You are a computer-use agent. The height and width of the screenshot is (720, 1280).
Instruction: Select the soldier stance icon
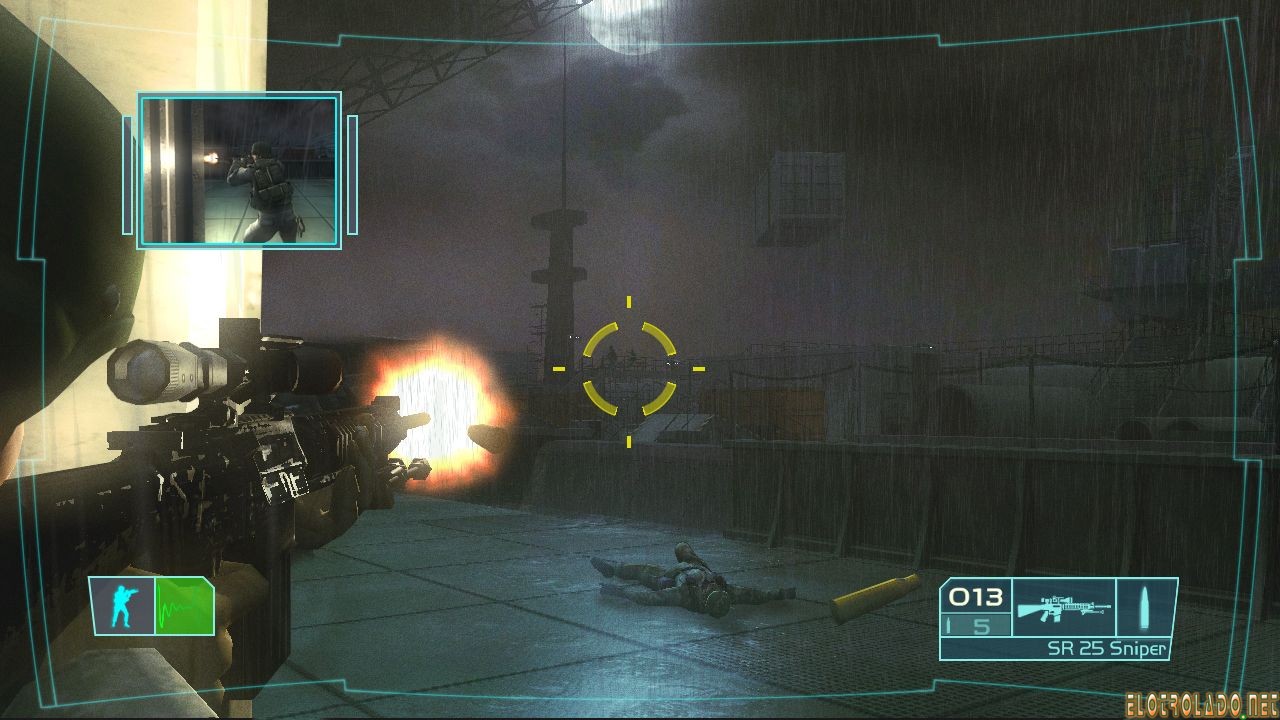[x=122, y=606]
